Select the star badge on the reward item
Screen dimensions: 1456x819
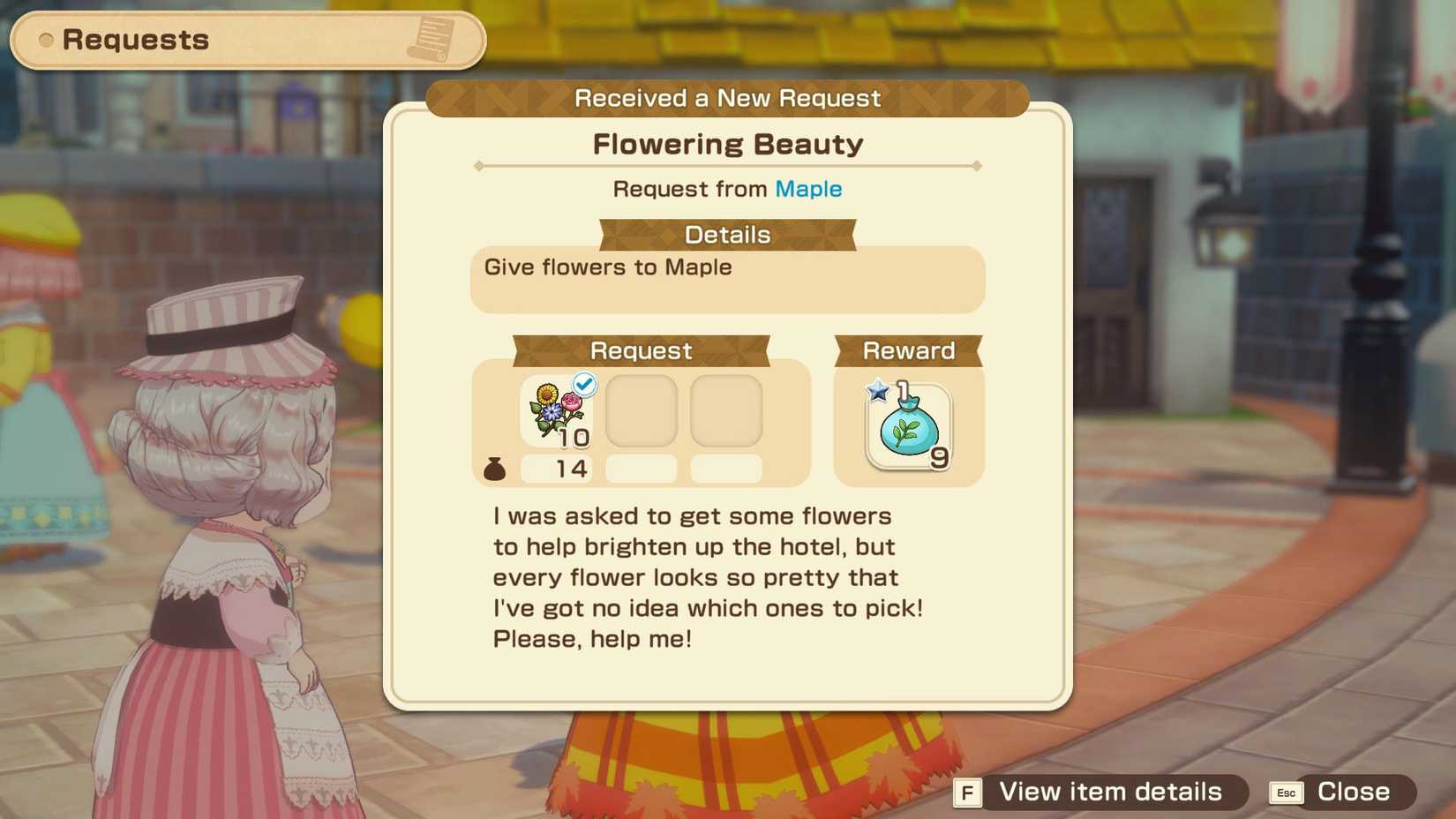[876, 389]
